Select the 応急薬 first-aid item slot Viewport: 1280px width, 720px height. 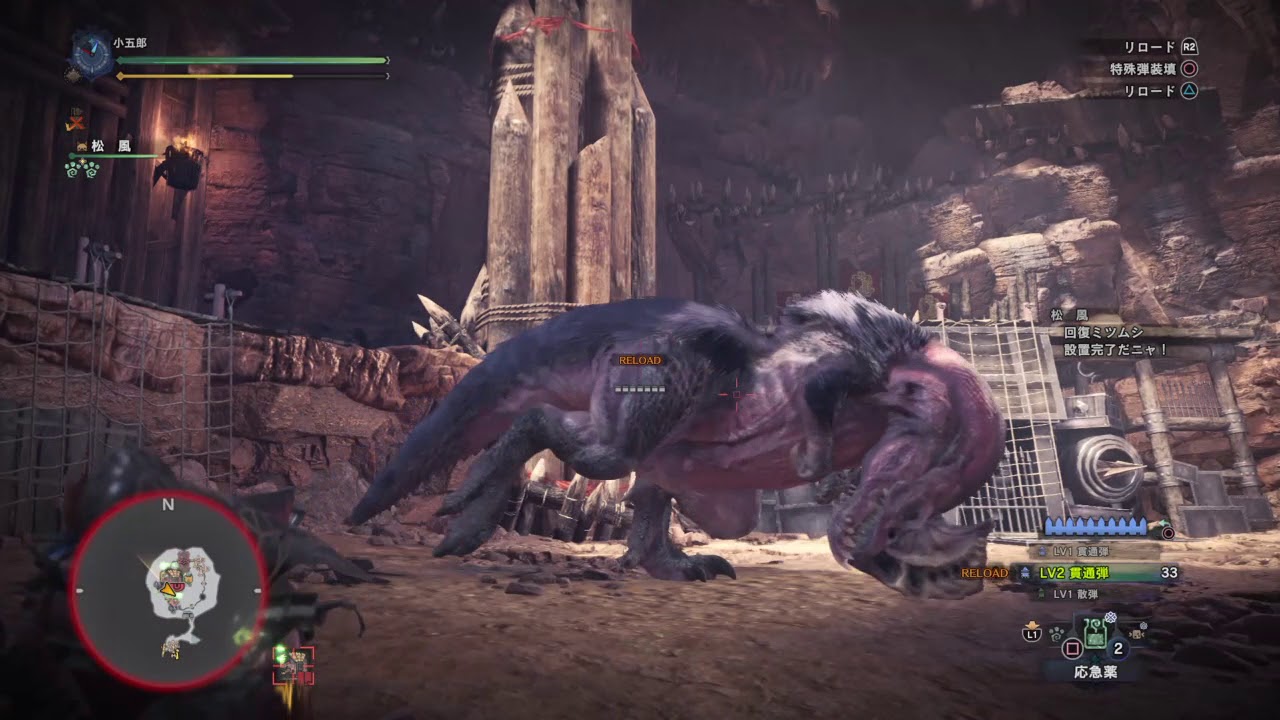pos(1095,632)
